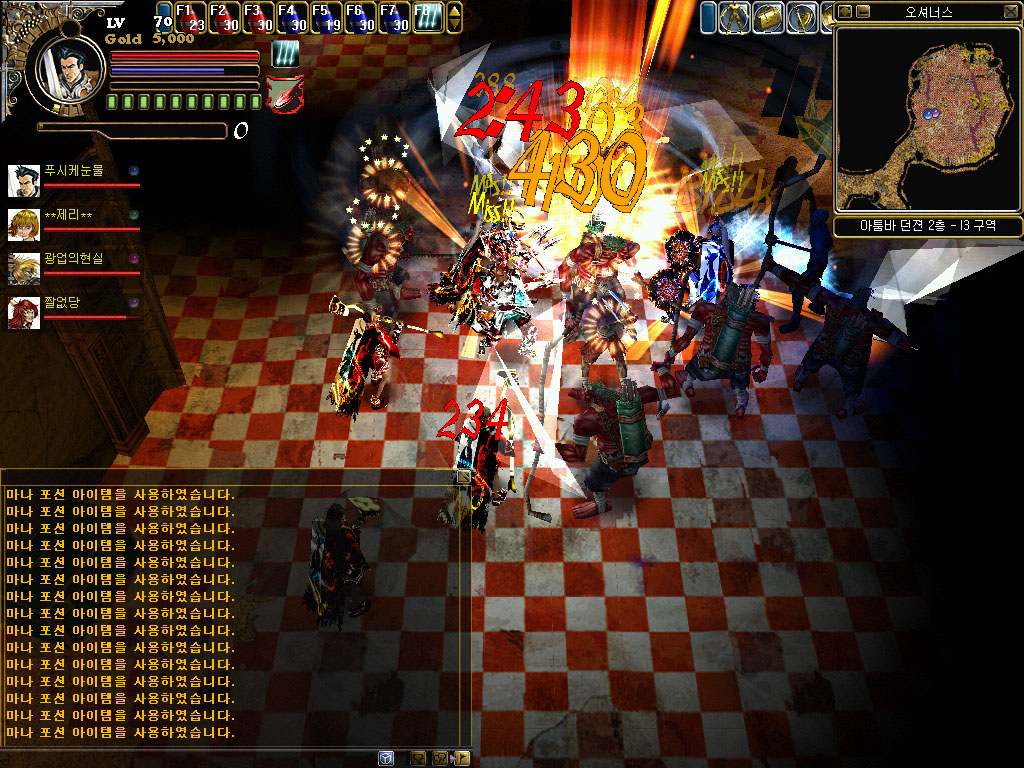This screenshot has width=1024, height=768.
Task: Zoom out the minimap with minus button
Action: 863,12
